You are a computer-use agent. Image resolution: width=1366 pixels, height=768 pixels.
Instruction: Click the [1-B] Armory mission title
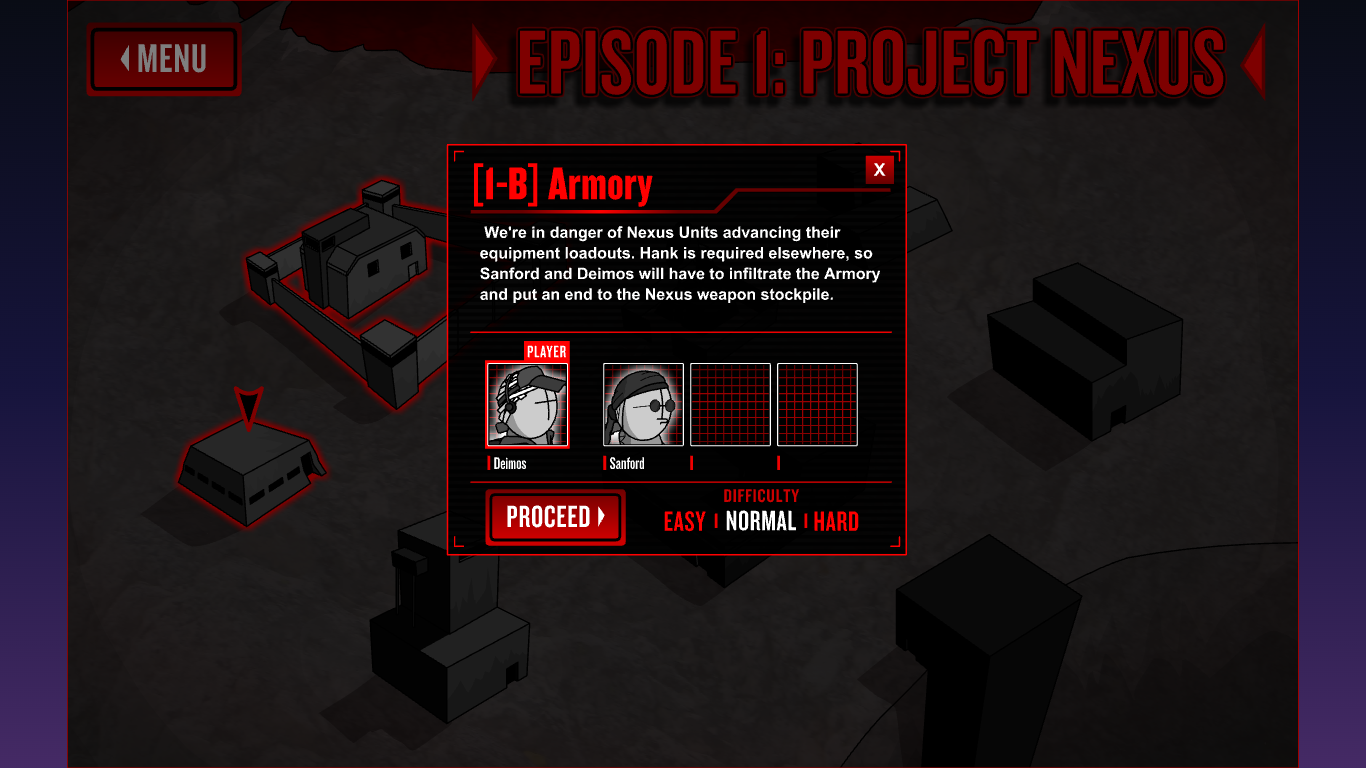pyautogui.click(x=560, y=185)
